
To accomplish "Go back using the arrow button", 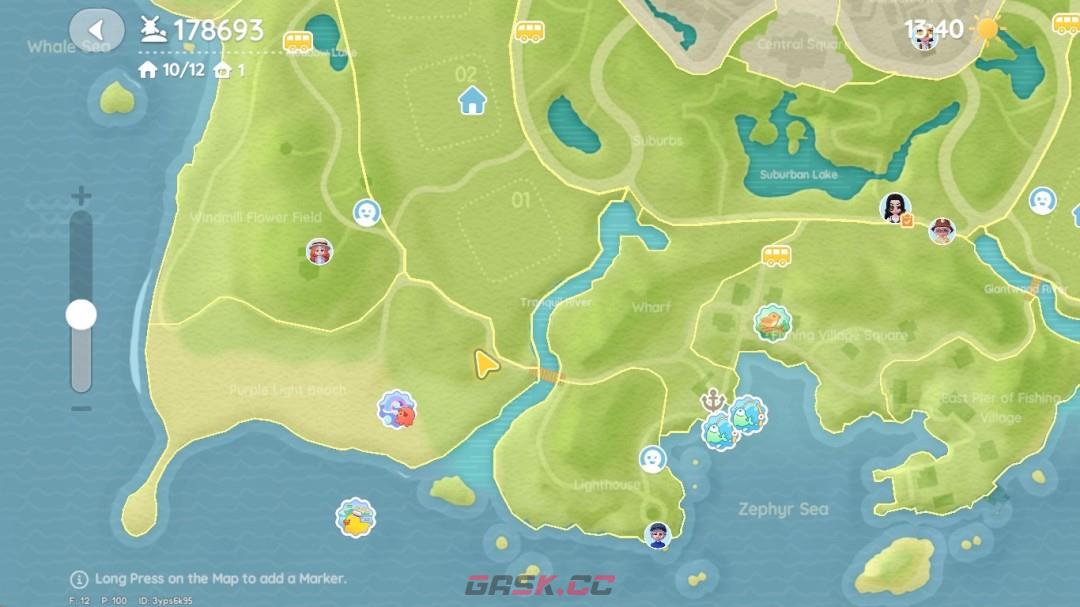I will (97, 30).
